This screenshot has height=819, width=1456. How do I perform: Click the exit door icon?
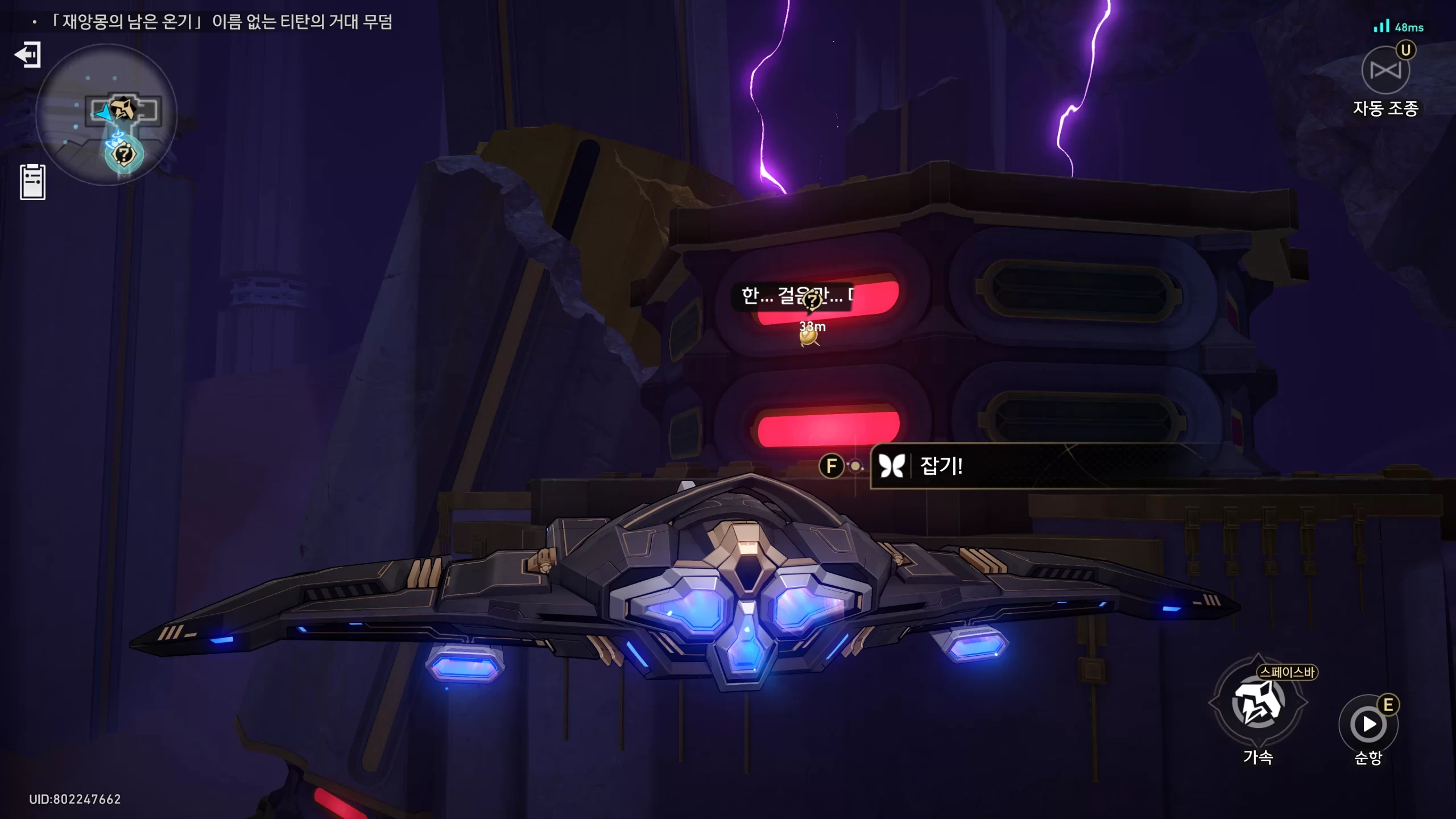point(28,55)
